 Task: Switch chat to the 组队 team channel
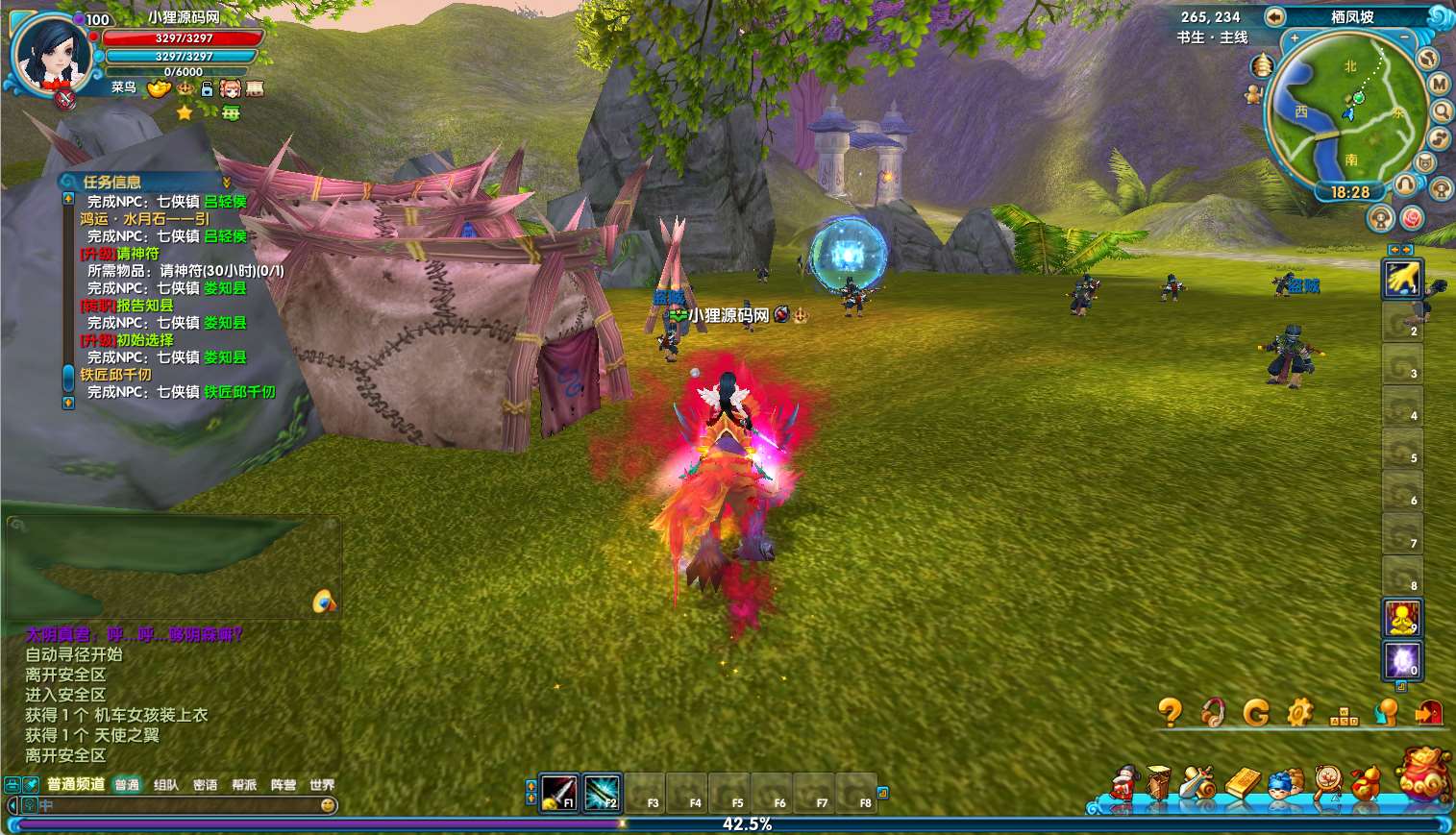pos(166,785)
